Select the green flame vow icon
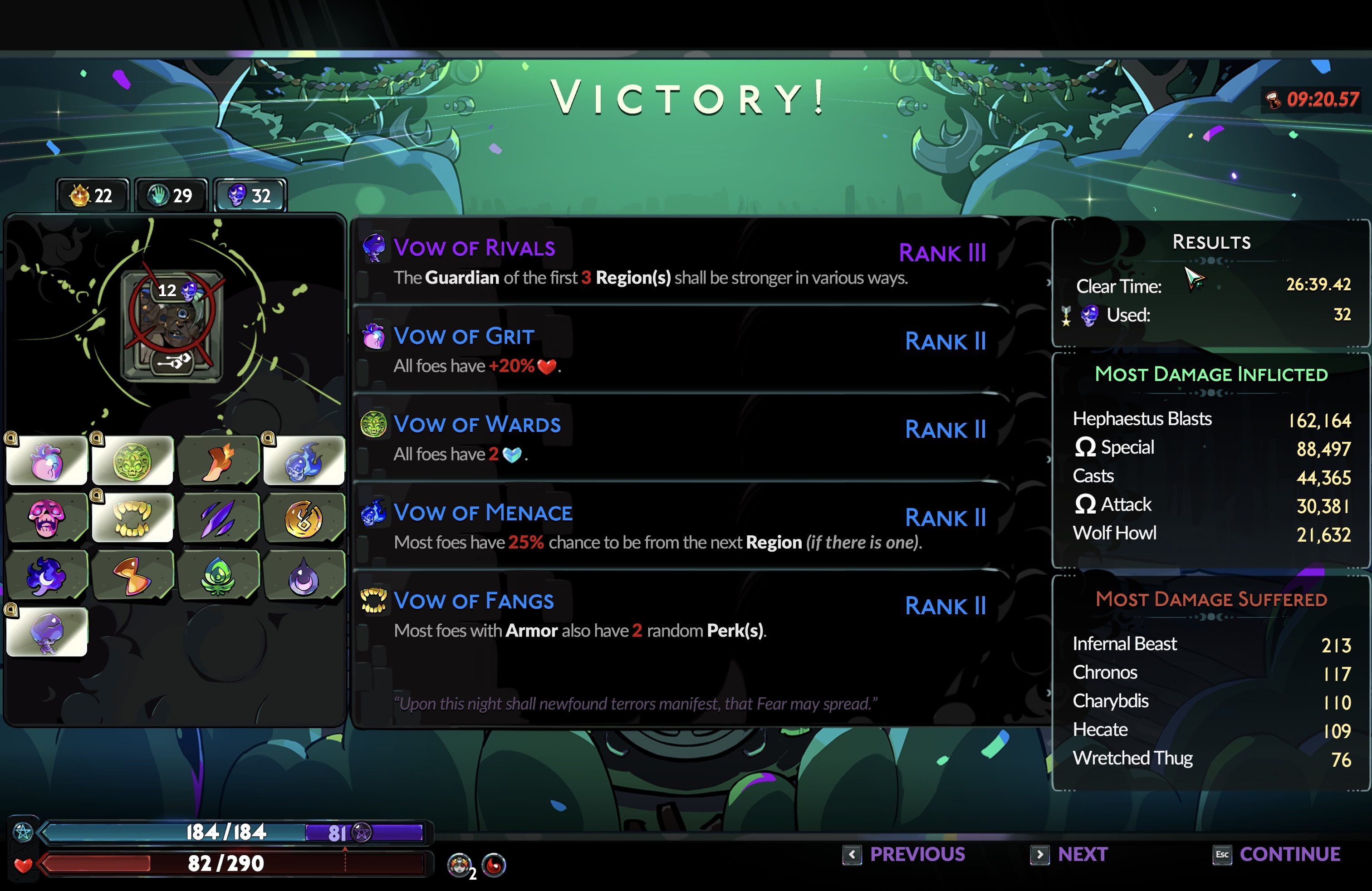The width and height of the screenshot is (1372, 891). pos(219,575)
